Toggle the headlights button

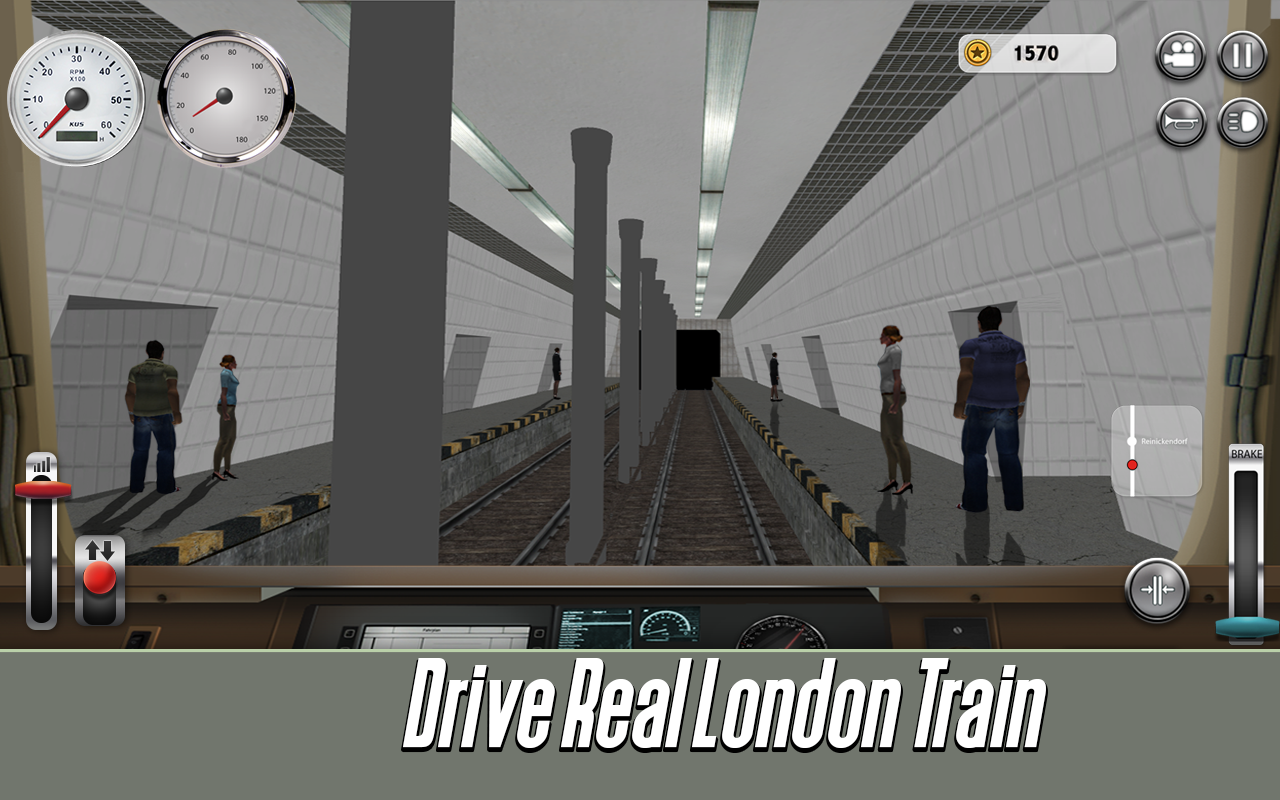tap(1242, 123)
